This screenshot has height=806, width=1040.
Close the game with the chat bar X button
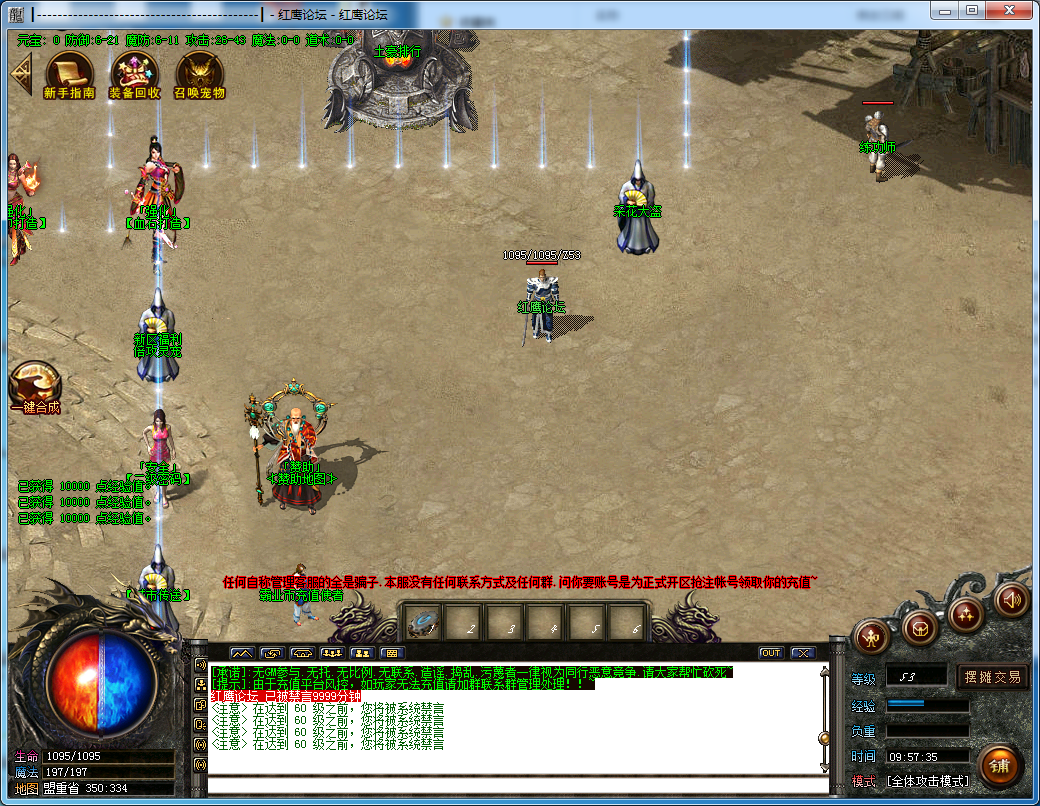[x=803, y=653]
